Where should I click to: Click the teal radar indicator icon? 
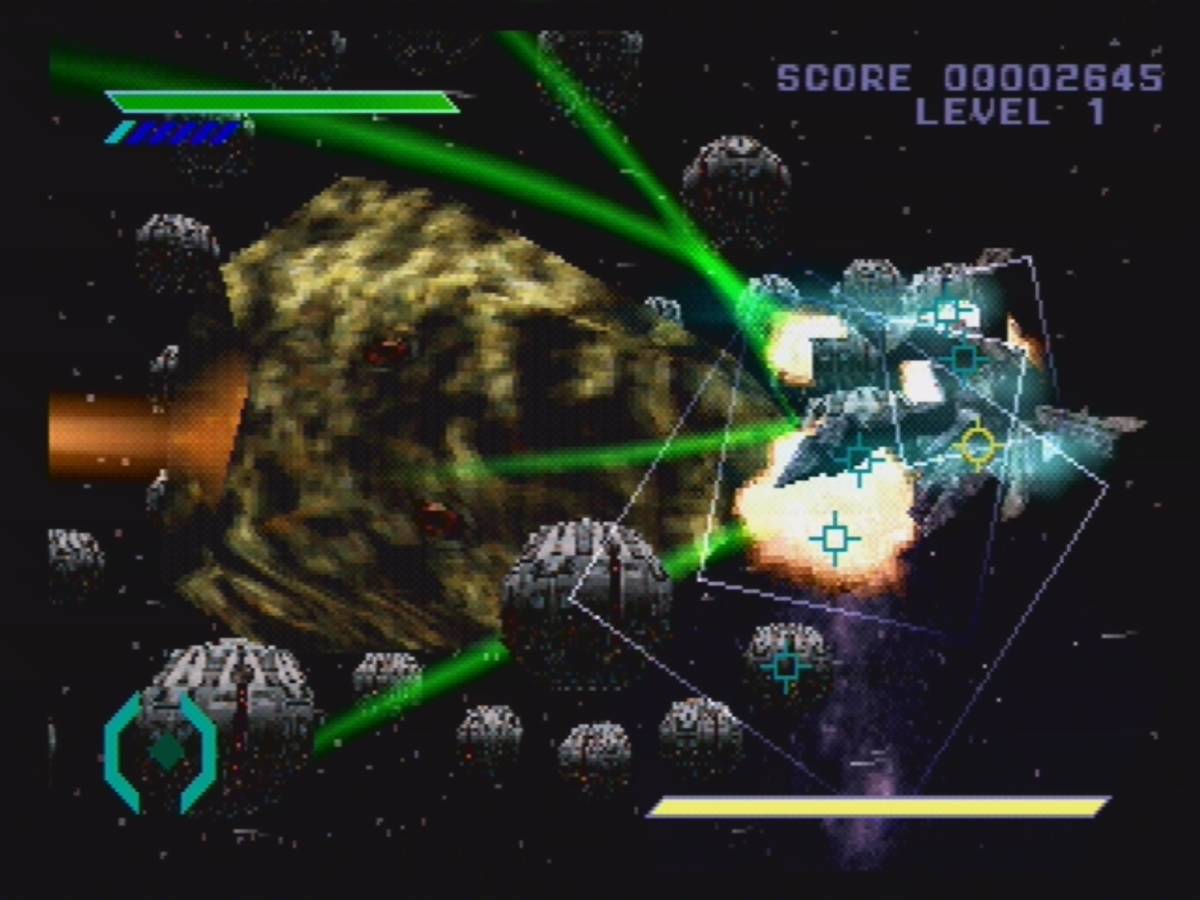tap(162, 751)
